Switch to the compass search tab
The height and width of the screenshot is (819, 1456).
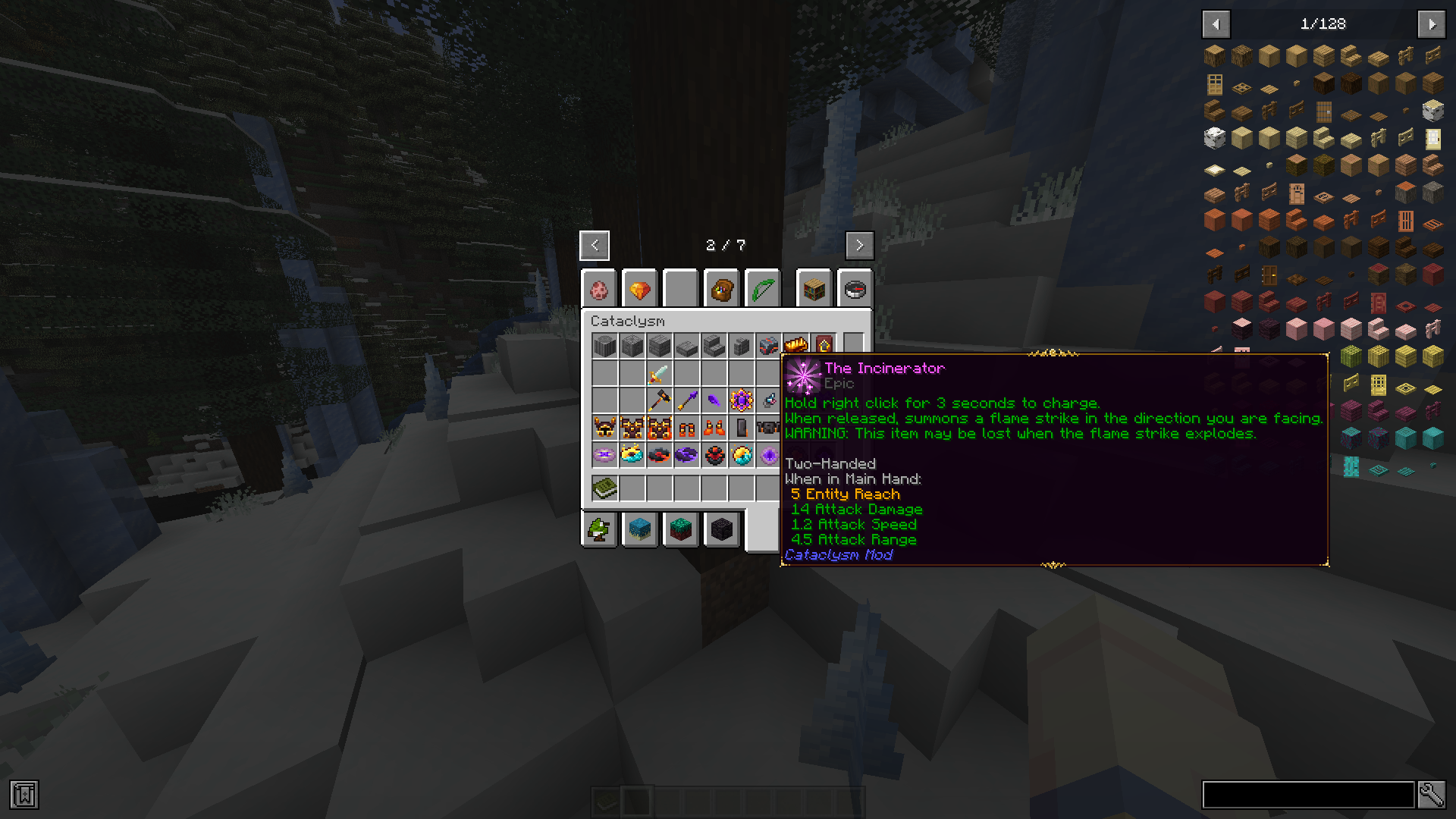(856, 289)
